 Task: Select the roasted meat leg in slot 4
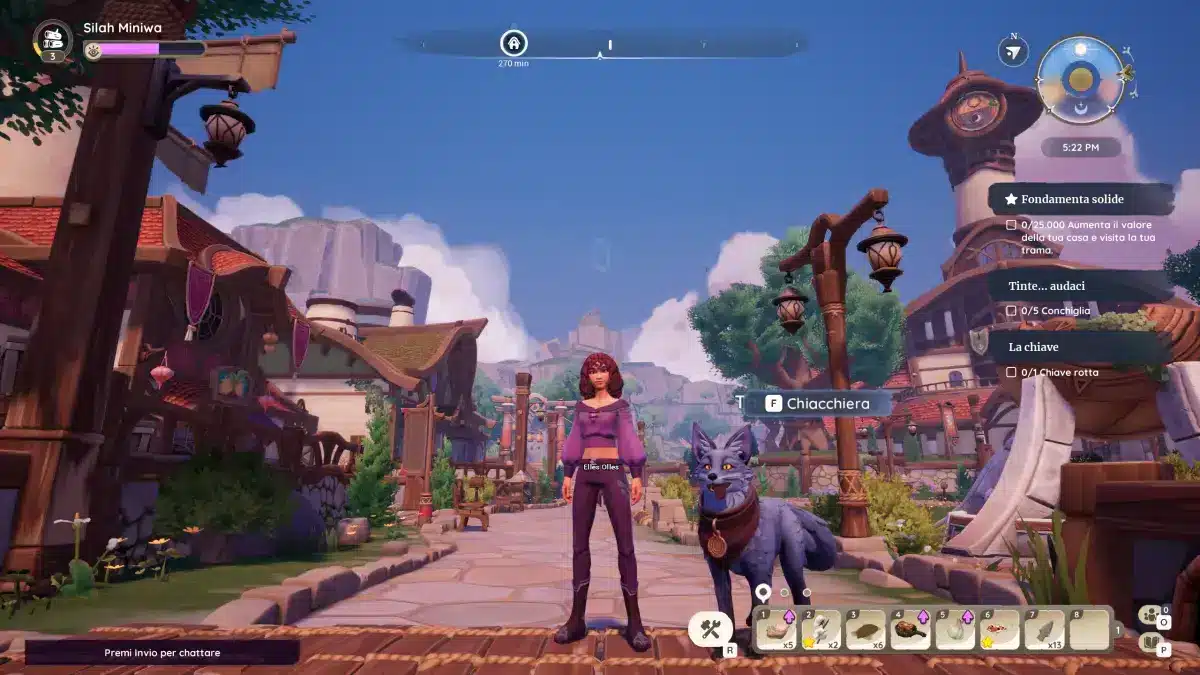[x=910, y=630]
